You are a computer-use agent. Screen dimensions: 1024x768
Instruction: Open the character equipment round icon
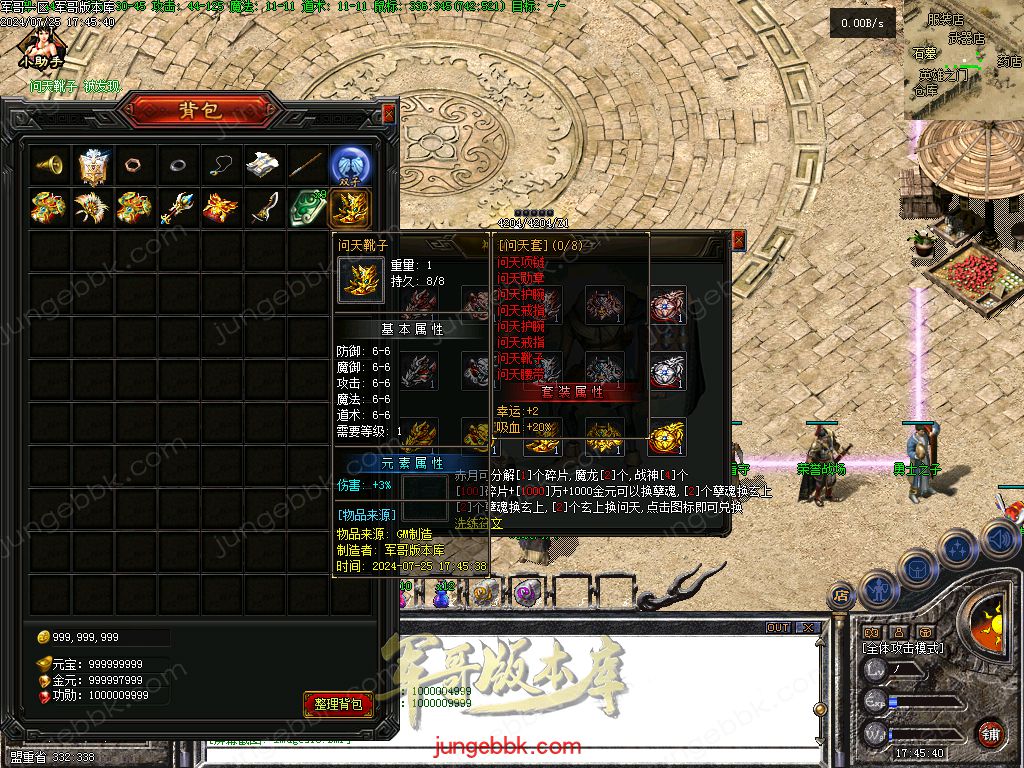pyautogui.click(x=880, y=588)
